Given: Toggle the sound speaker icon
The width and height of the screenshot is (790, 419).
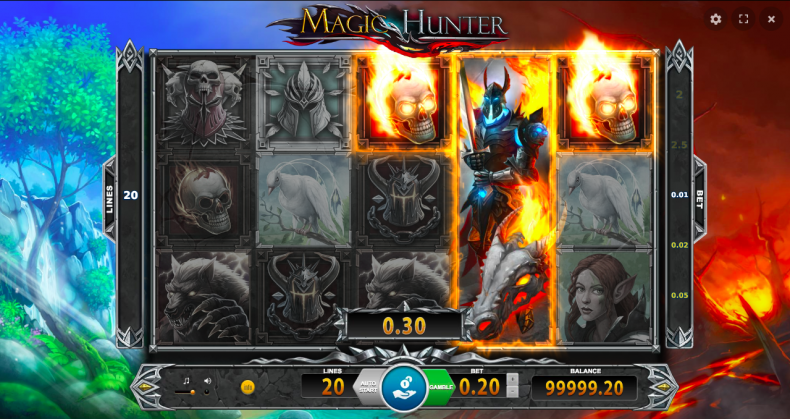Looking at the screenshot, I should click(x=207, y=380).
